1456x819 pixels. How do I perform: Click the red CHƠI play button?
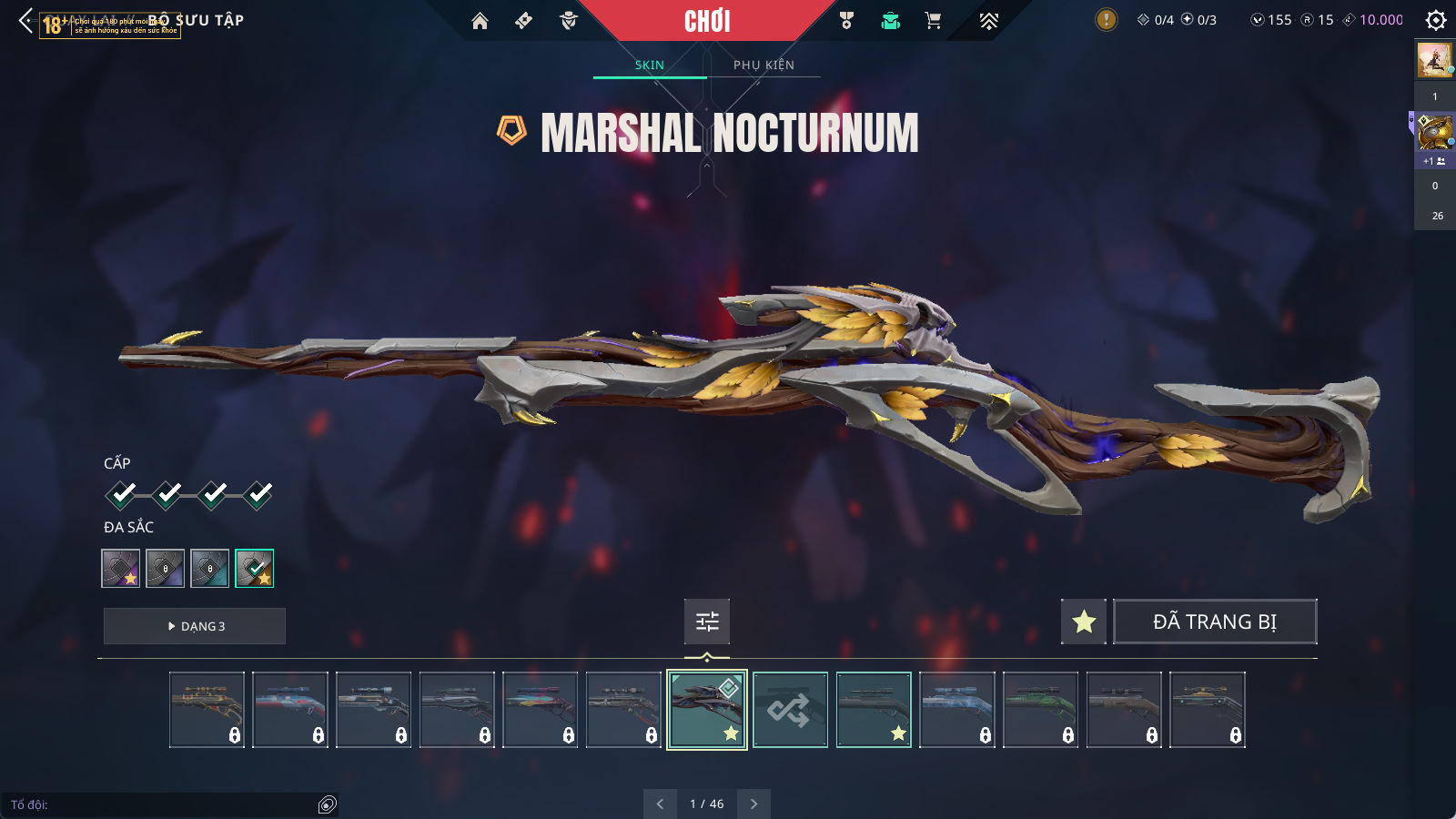[x=707, y=21]
